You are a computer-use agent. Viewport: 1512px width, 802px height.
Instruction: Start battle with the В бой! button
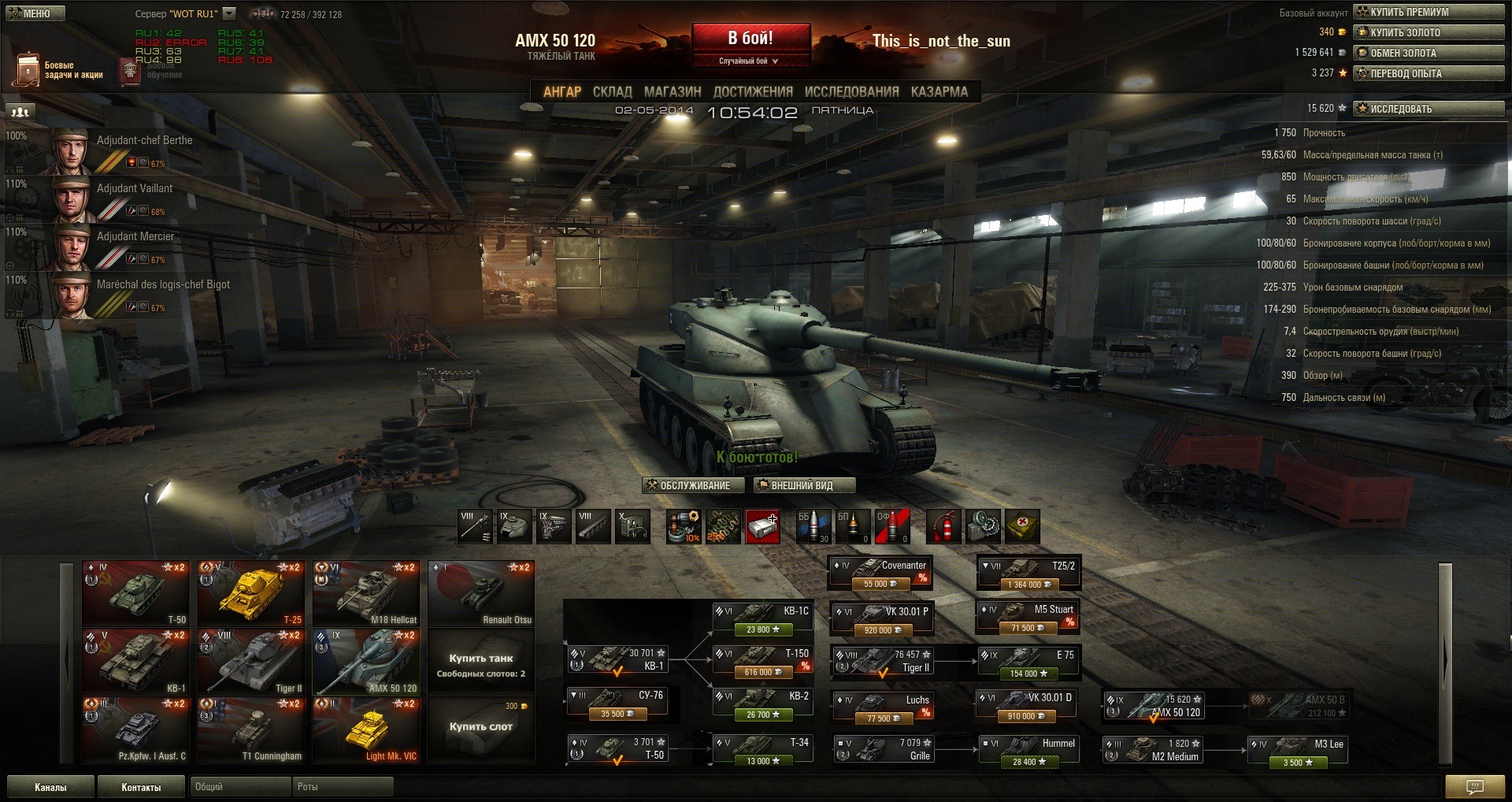pyautogui.click(x=750, y=39)
